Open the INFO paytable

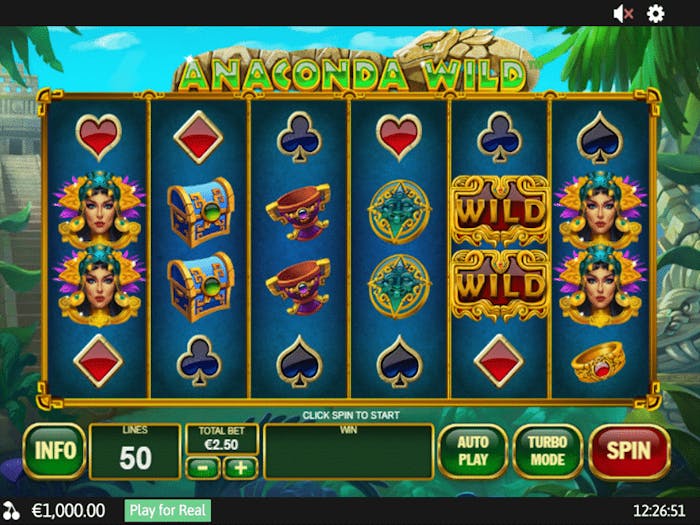[x=54, y=451]
